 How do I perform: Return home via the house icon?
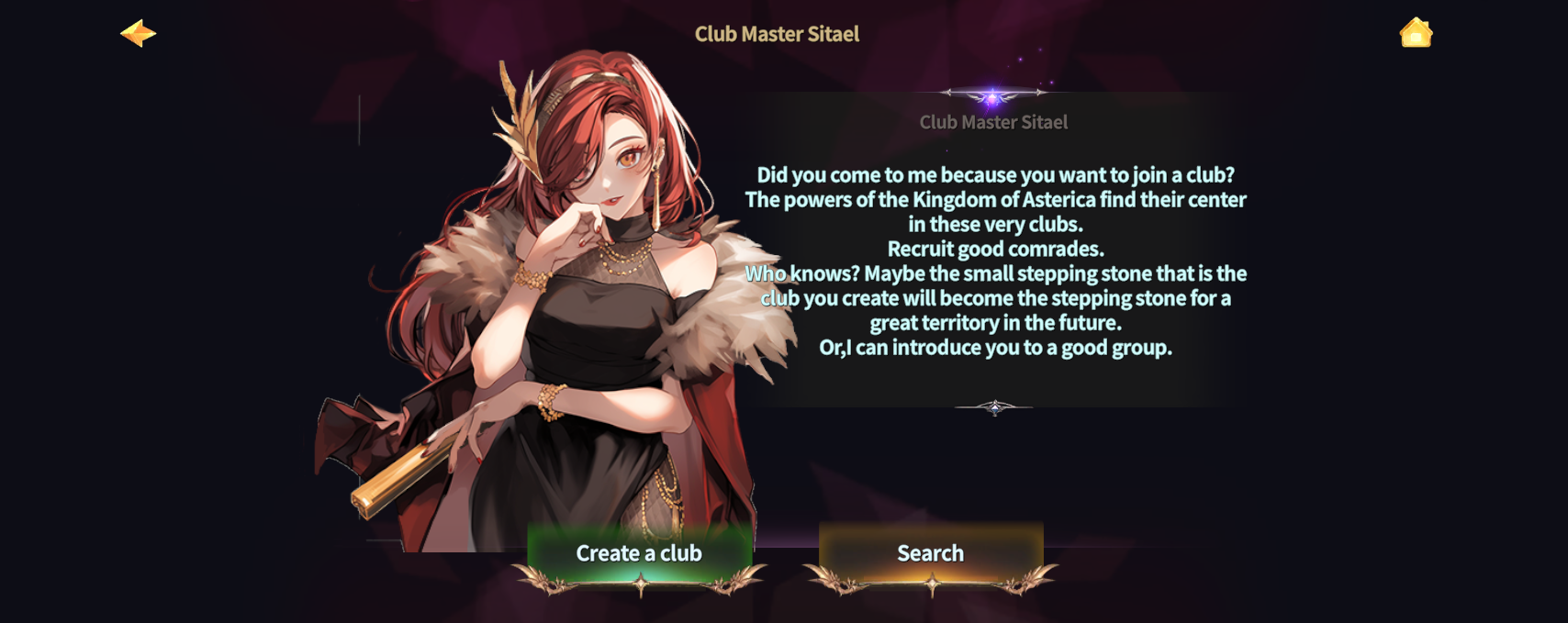coord(1416,33)
